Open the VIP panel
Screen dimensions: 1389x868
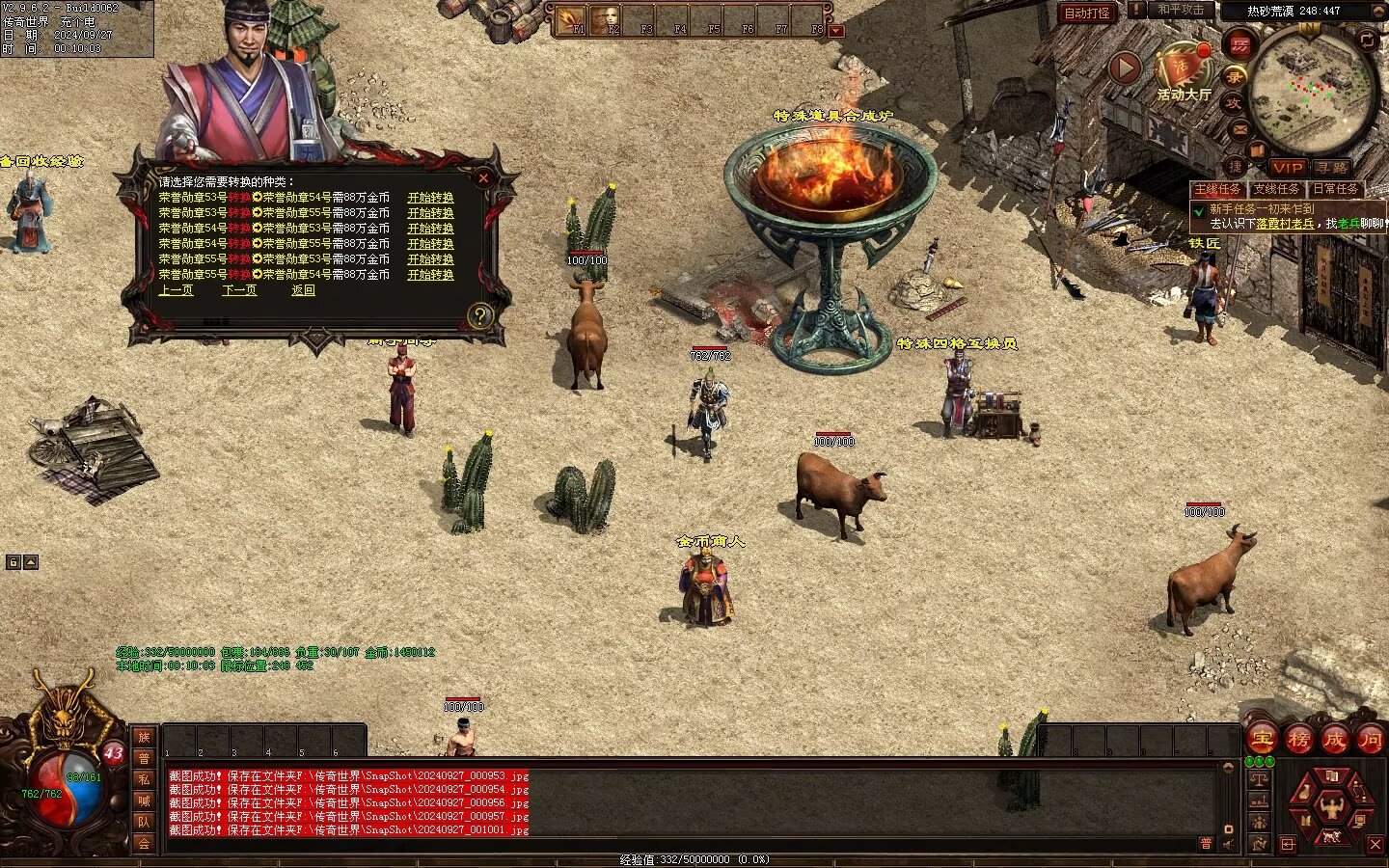(1287, 168)
